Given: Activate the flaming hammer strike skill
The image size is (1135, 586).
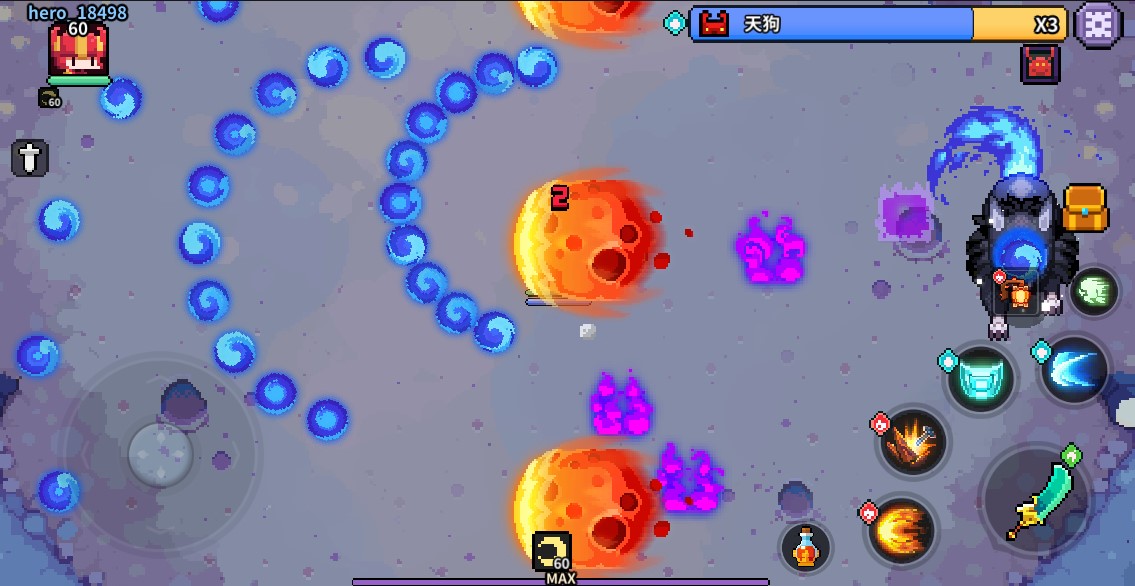Looking at the screenshot, I should coord(913,442).
